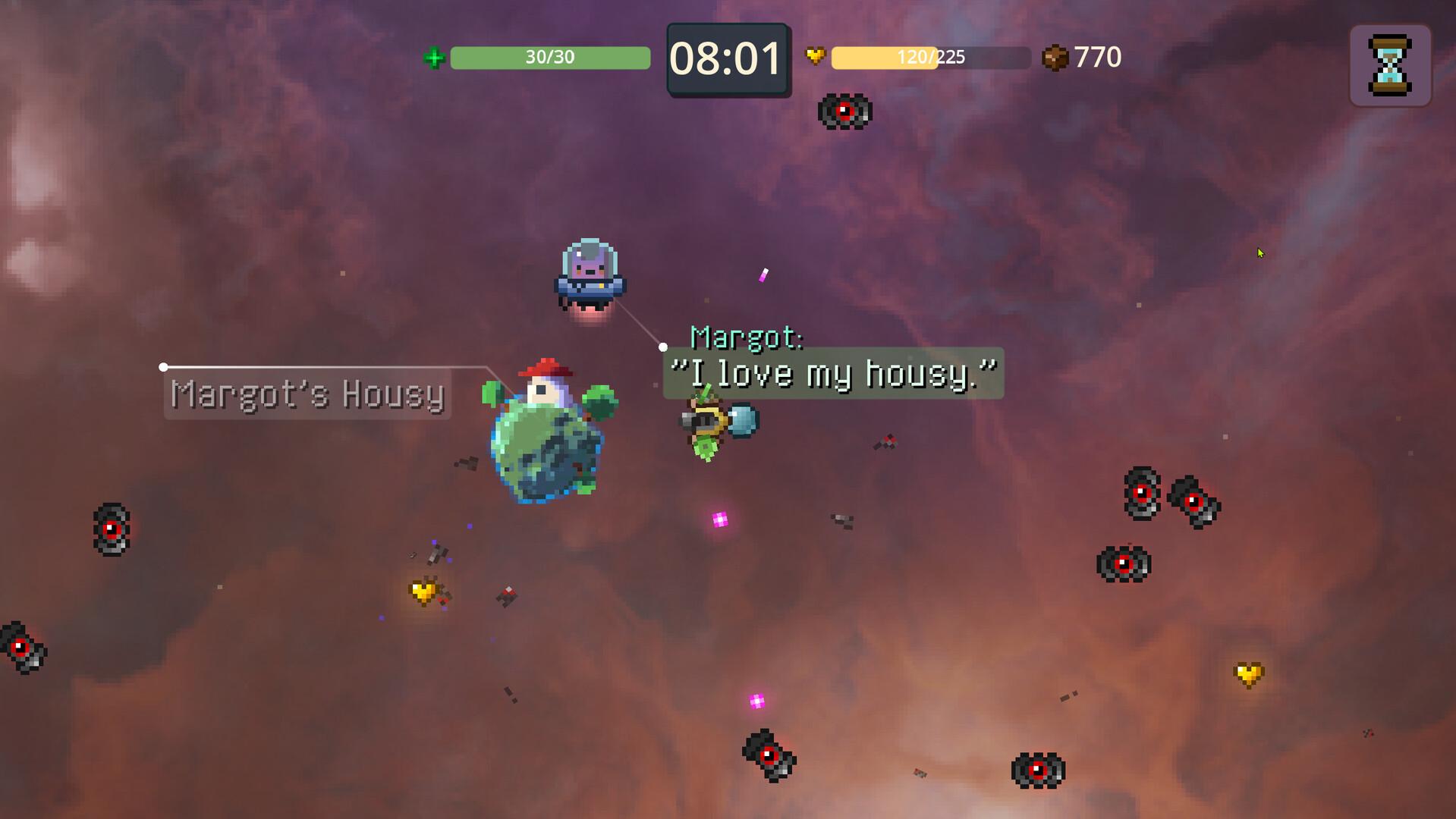
Task: Click the brown resource icon next to 770
Action: click(1055, 55)
